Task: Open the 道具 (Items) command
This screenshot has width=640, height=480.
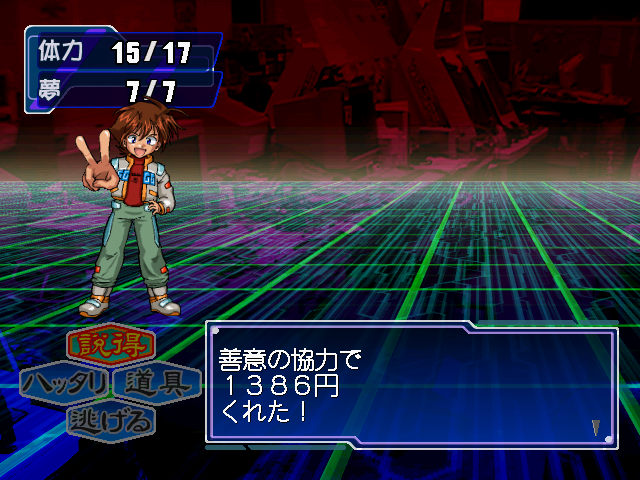Action: click(157, 383)
